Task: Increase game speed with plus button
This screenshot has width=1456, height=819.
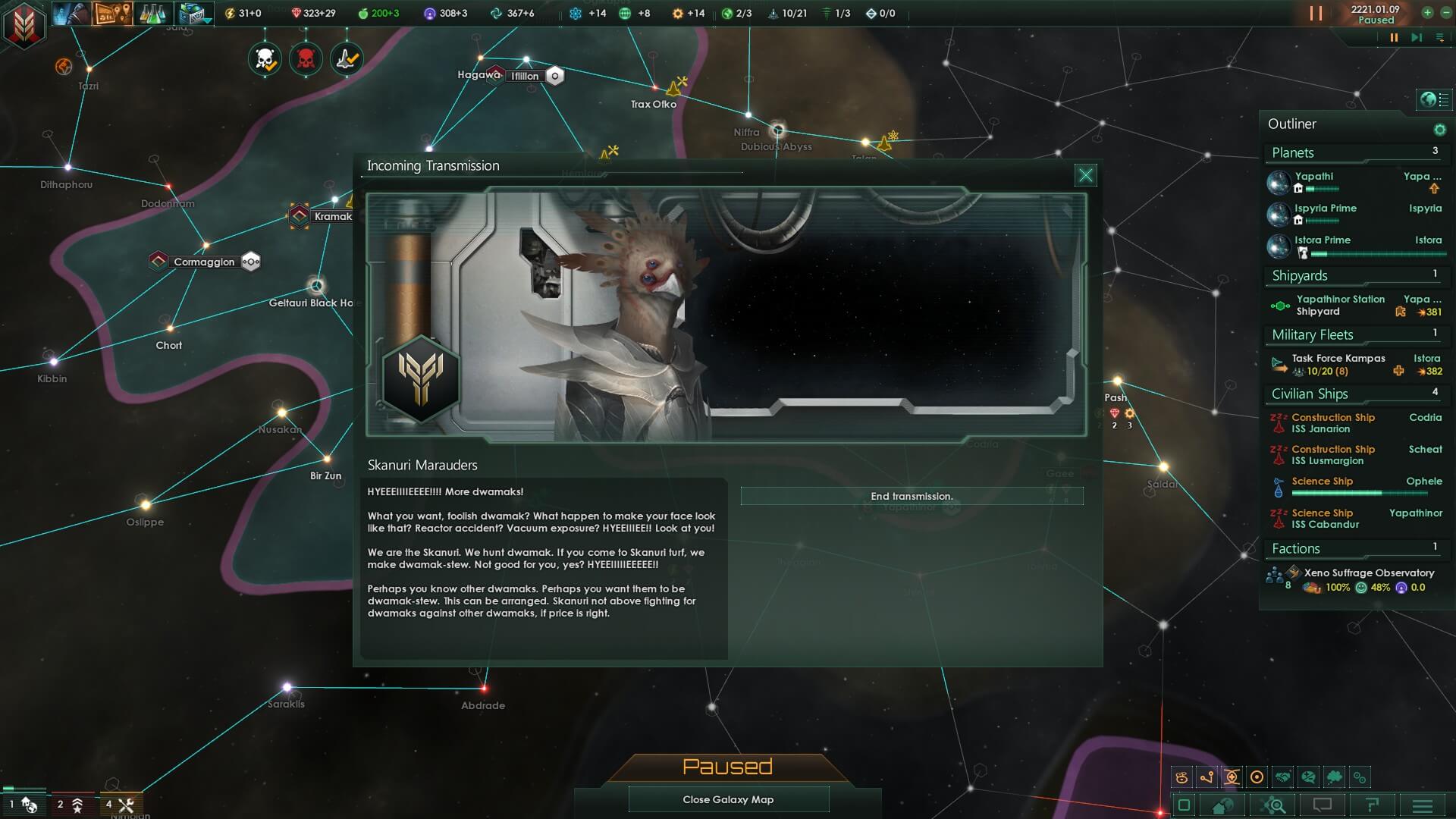Action: click(x=1427, y=12)
